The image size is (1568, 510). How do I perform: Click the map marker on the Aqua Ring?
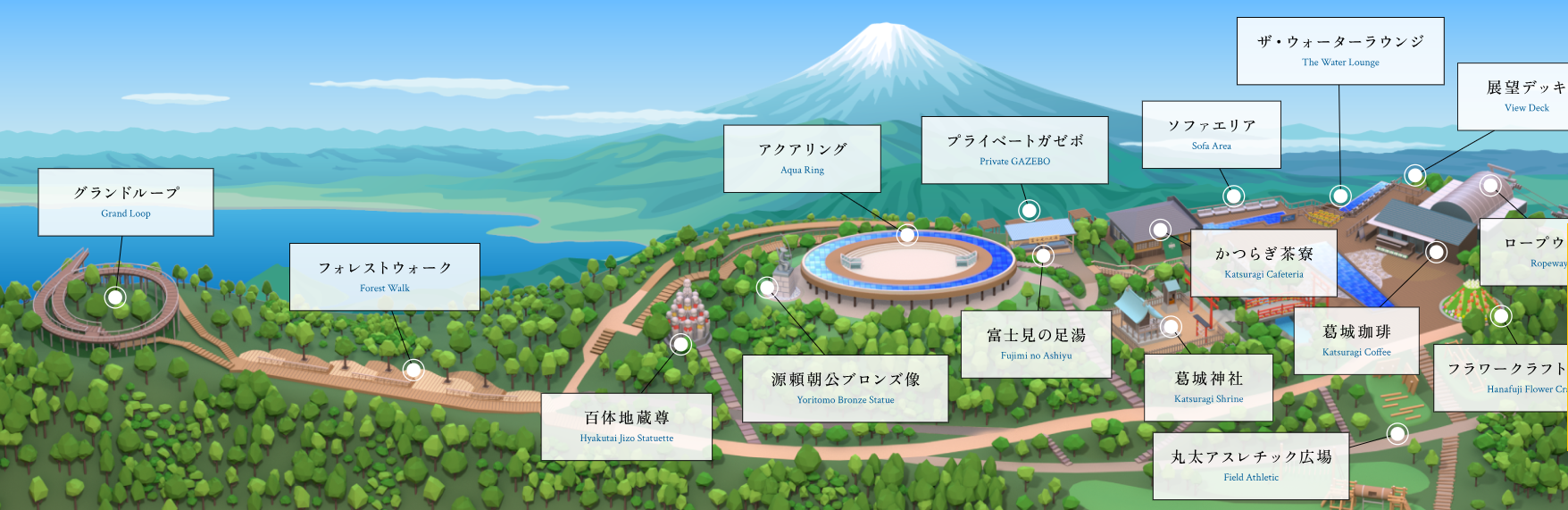(907, 235)
